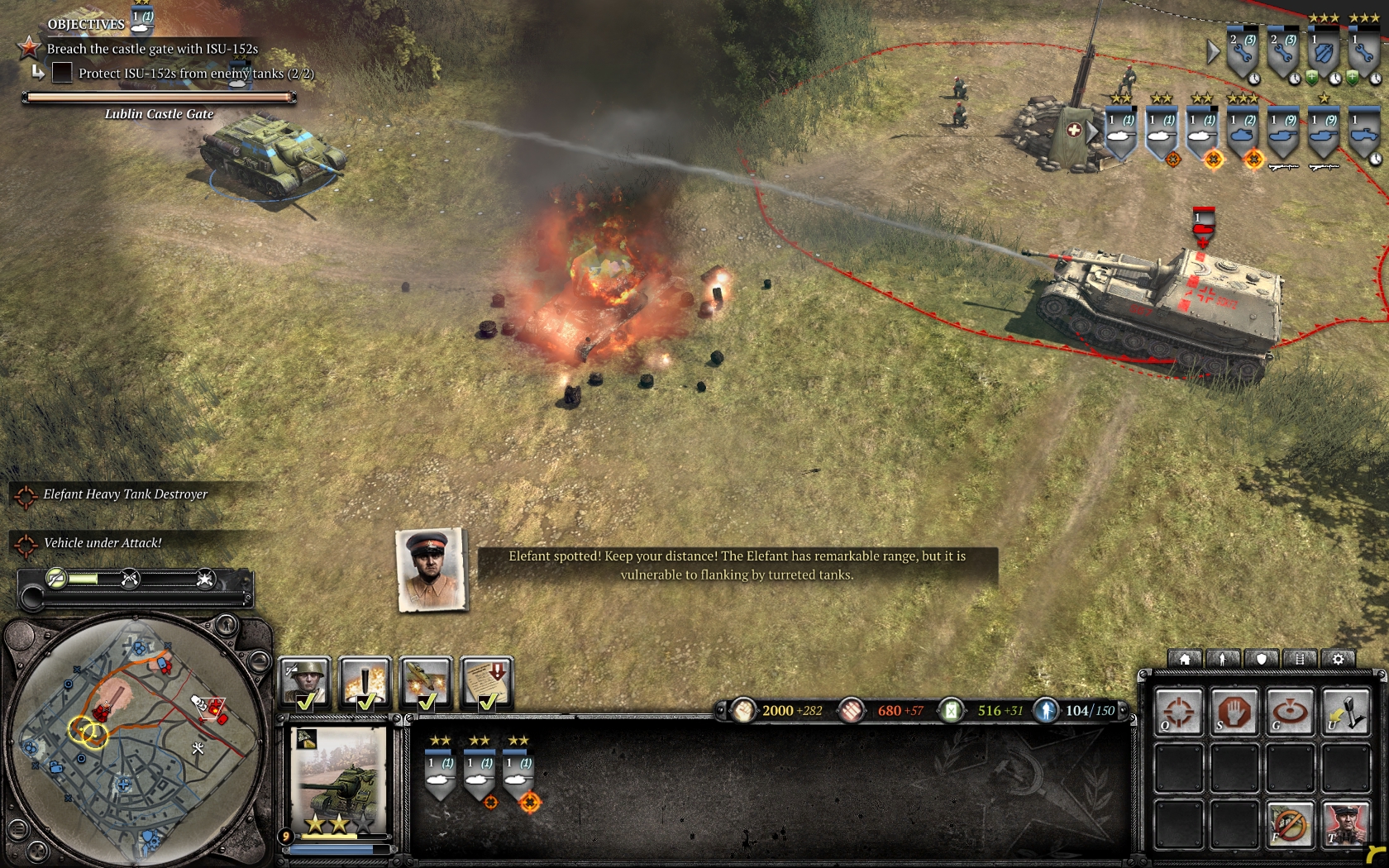Click the Vehicle under Attack alert
Viewport: 1389px width, 868px height.
tap(103, 543)
